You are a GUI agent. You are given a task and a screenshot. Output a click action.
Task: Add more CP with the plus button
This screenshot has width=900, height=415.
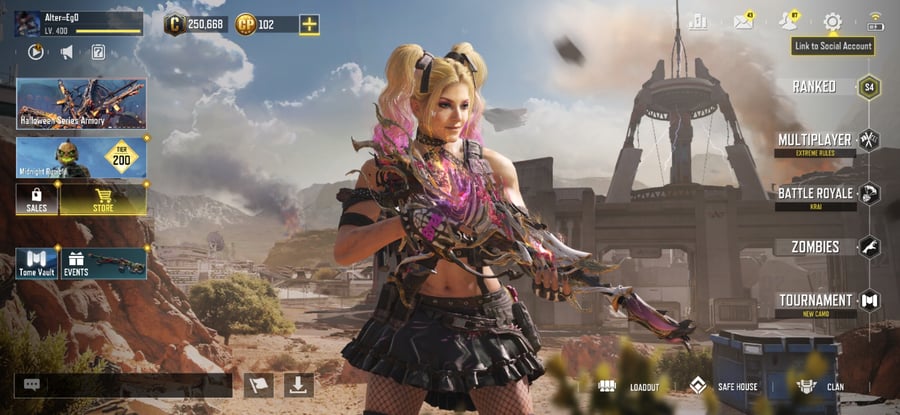pos(309,25)
